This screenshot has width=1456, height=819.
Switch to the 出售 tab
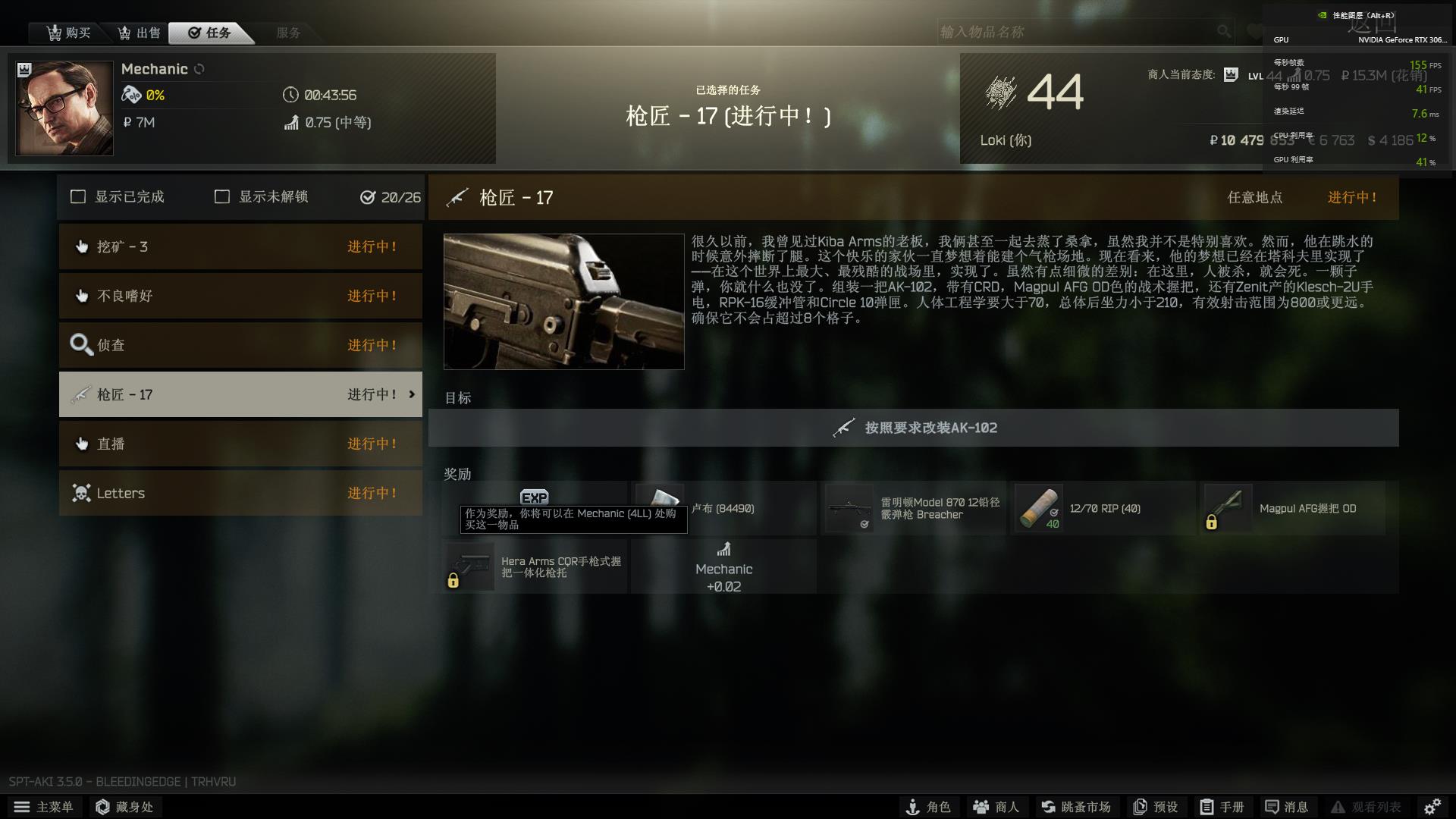point(139,32)
